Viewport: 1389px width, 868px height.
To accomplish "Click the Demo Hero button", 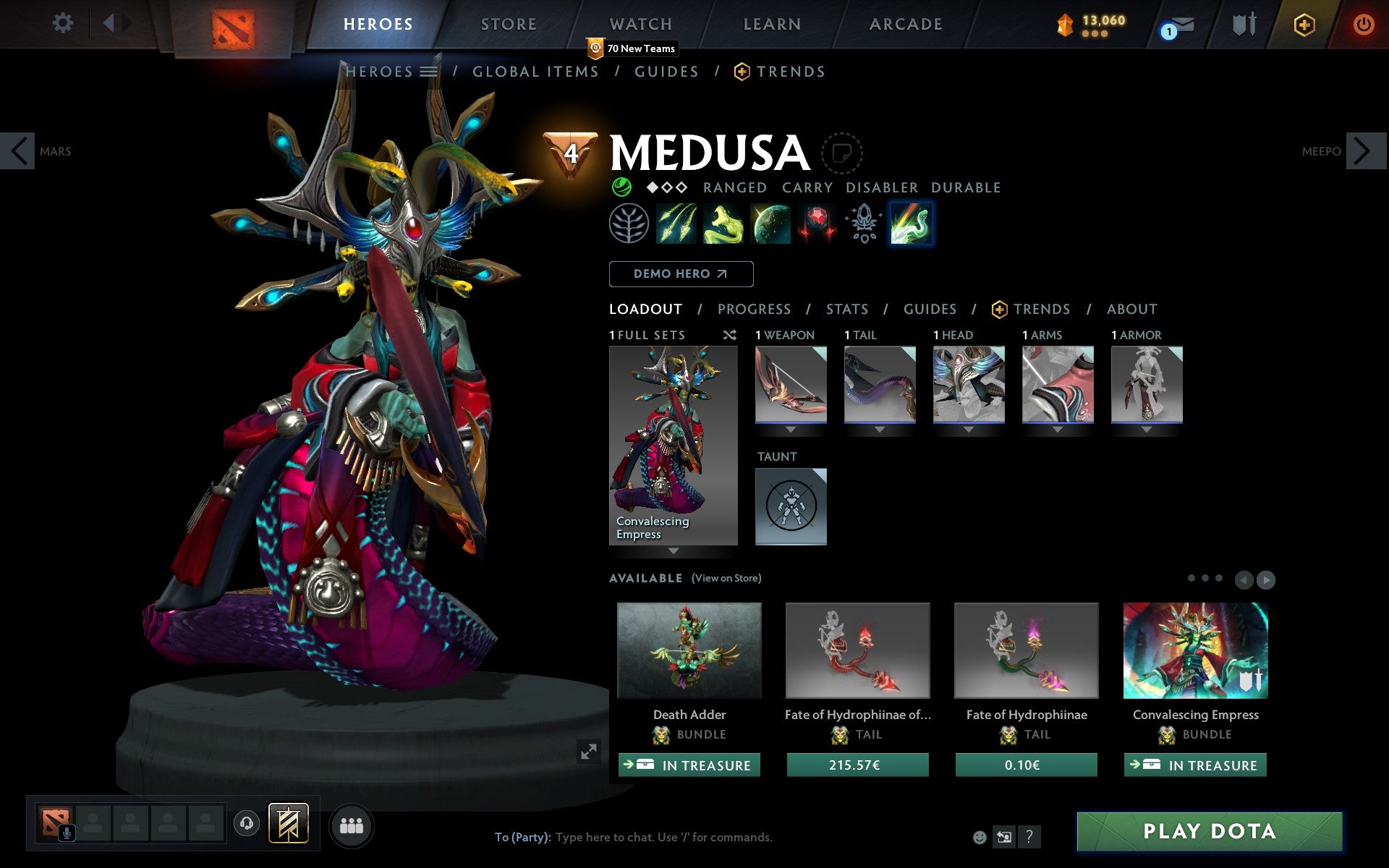I will pyautogui.click(x=681, y=274).
